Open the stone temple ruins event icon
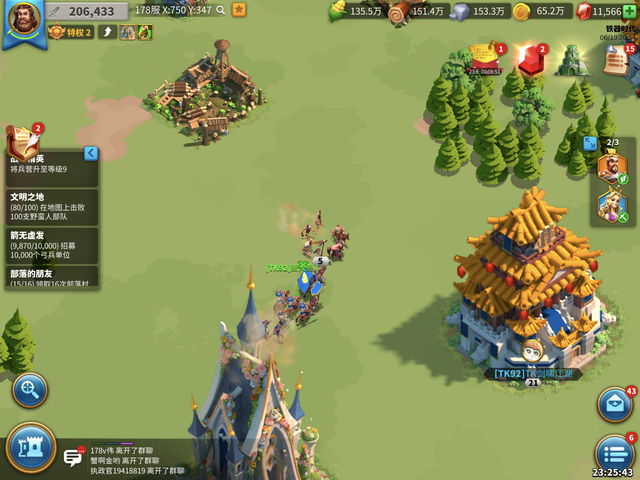640x480 pixels. [x=573, y=59]
